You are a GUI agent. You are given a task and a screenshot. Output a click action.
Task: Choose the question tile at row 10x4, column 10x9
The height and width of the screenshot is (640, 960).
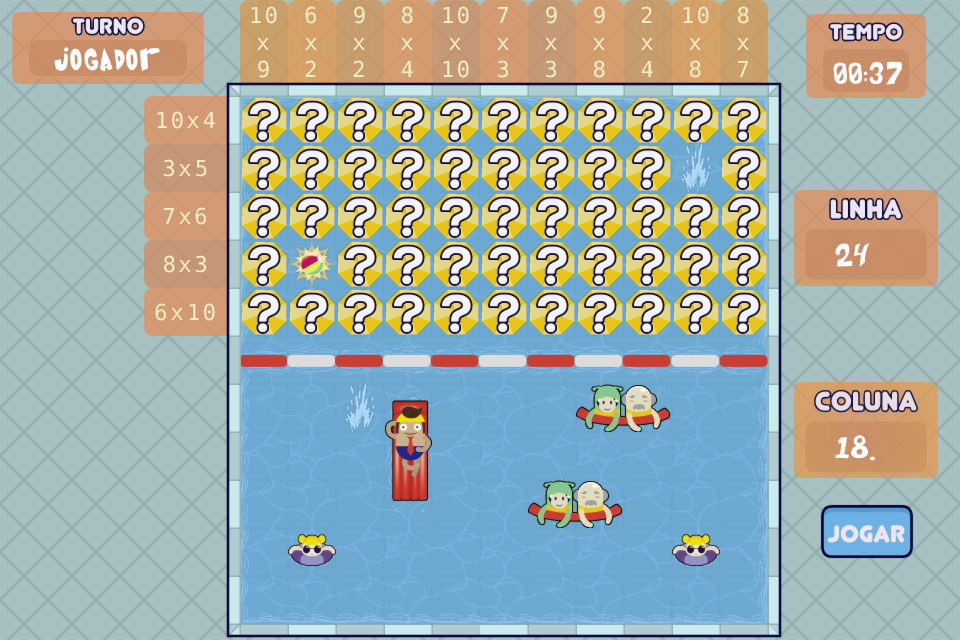click(264, 121)
